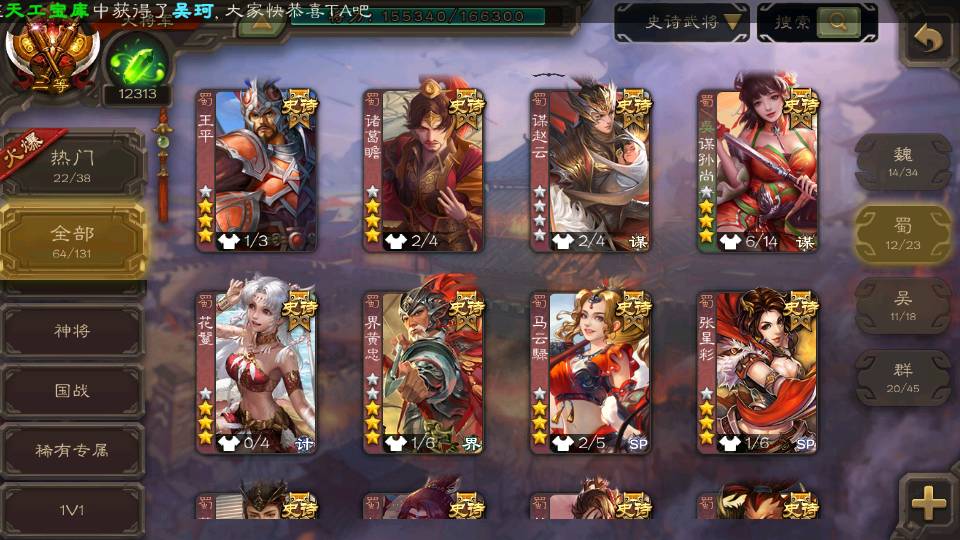This screenshot has width=960, height=540.
Task: Switch to the 热门 category tab
Action: 72,163
